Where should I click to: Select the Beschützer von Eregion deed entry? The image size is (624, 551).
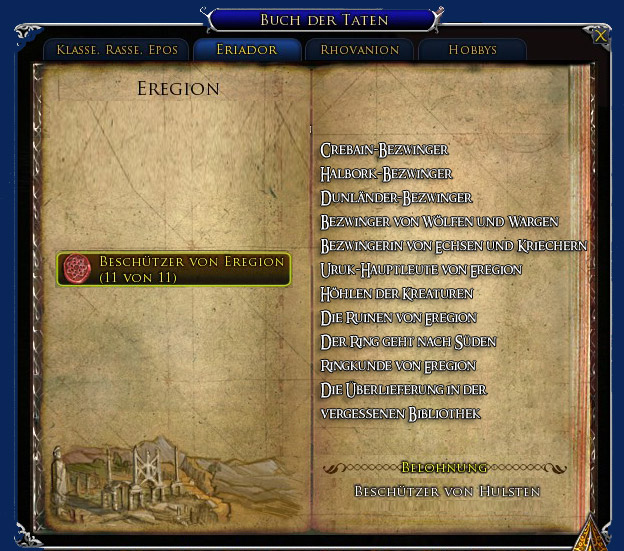tap(174, 269)
